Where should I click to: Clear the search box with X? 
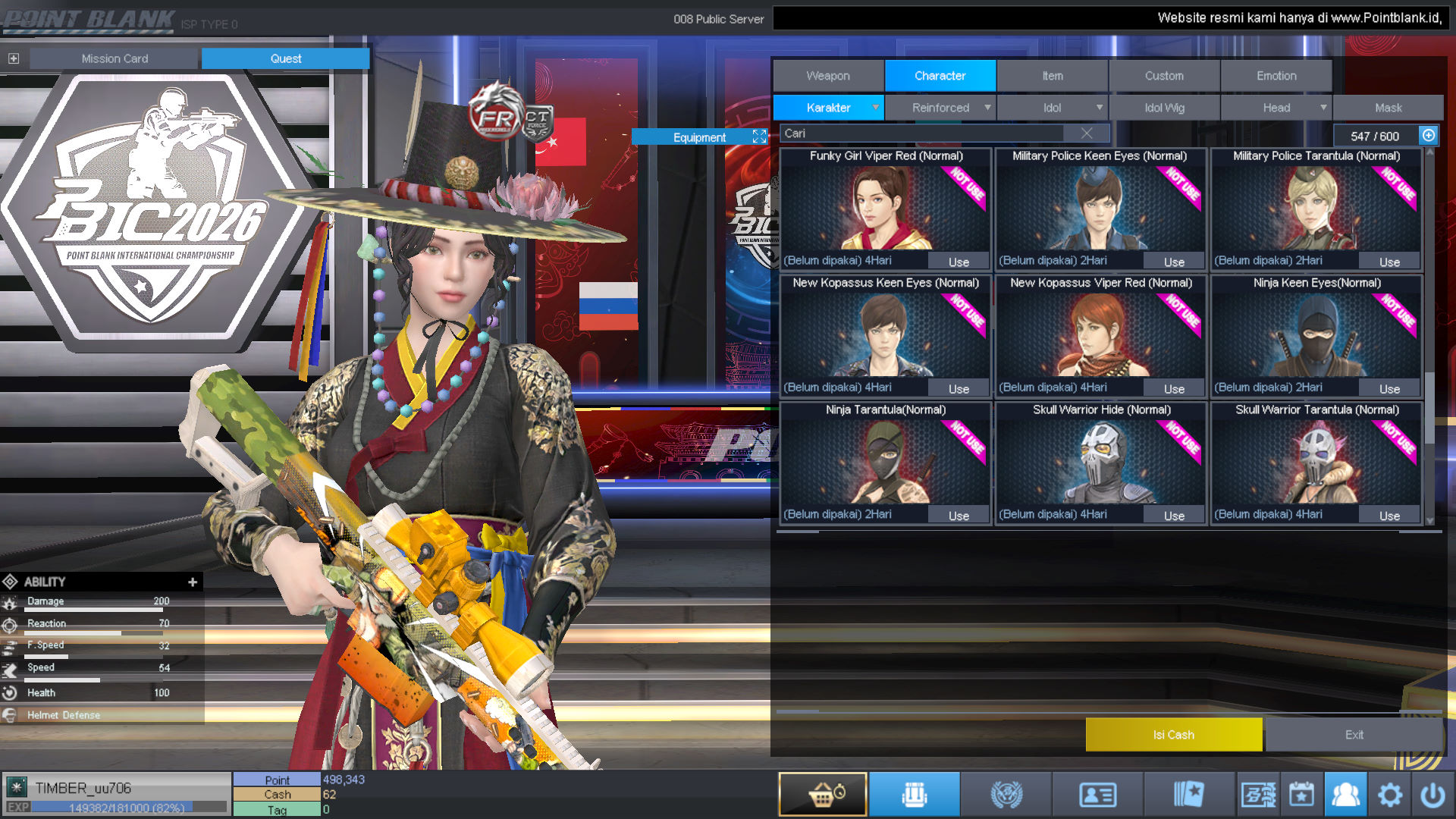1087,133
